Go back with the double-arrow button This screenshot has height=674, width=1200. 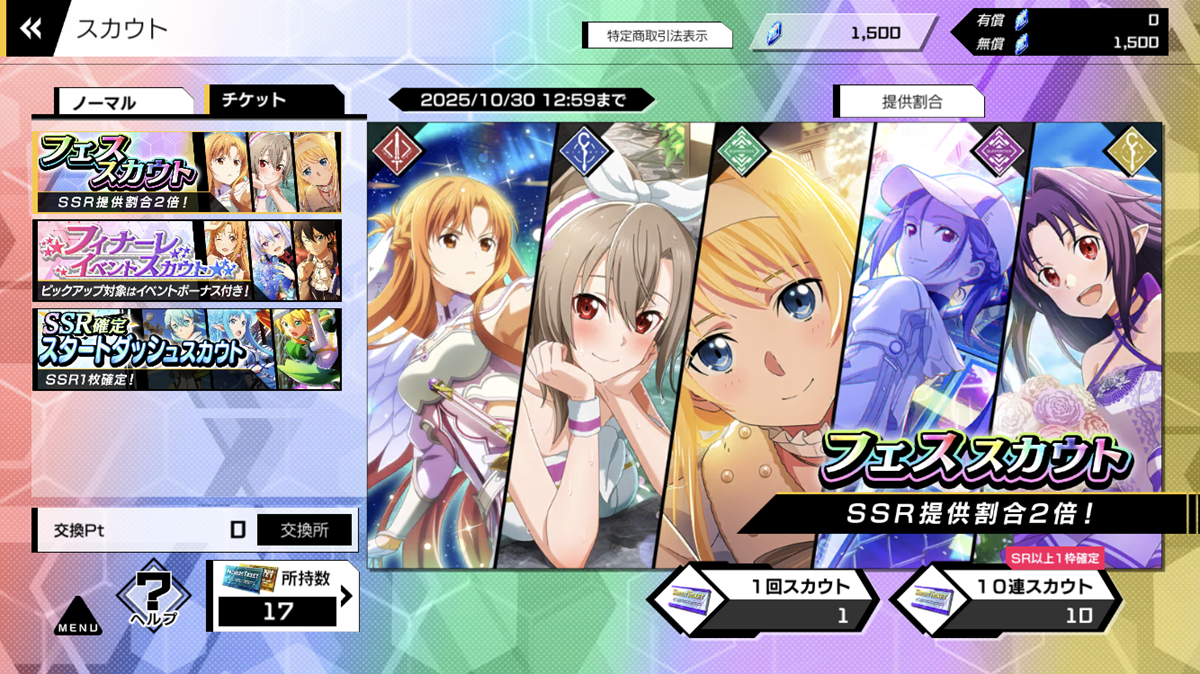(31, 29)
